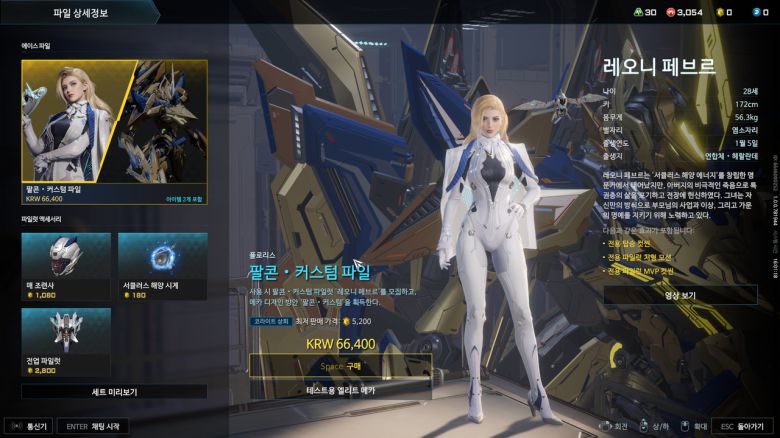780x438 pixels.
Task: Select the 팔콘·커스텀 파일 ace pilot card
Action: tap(114, 130)
